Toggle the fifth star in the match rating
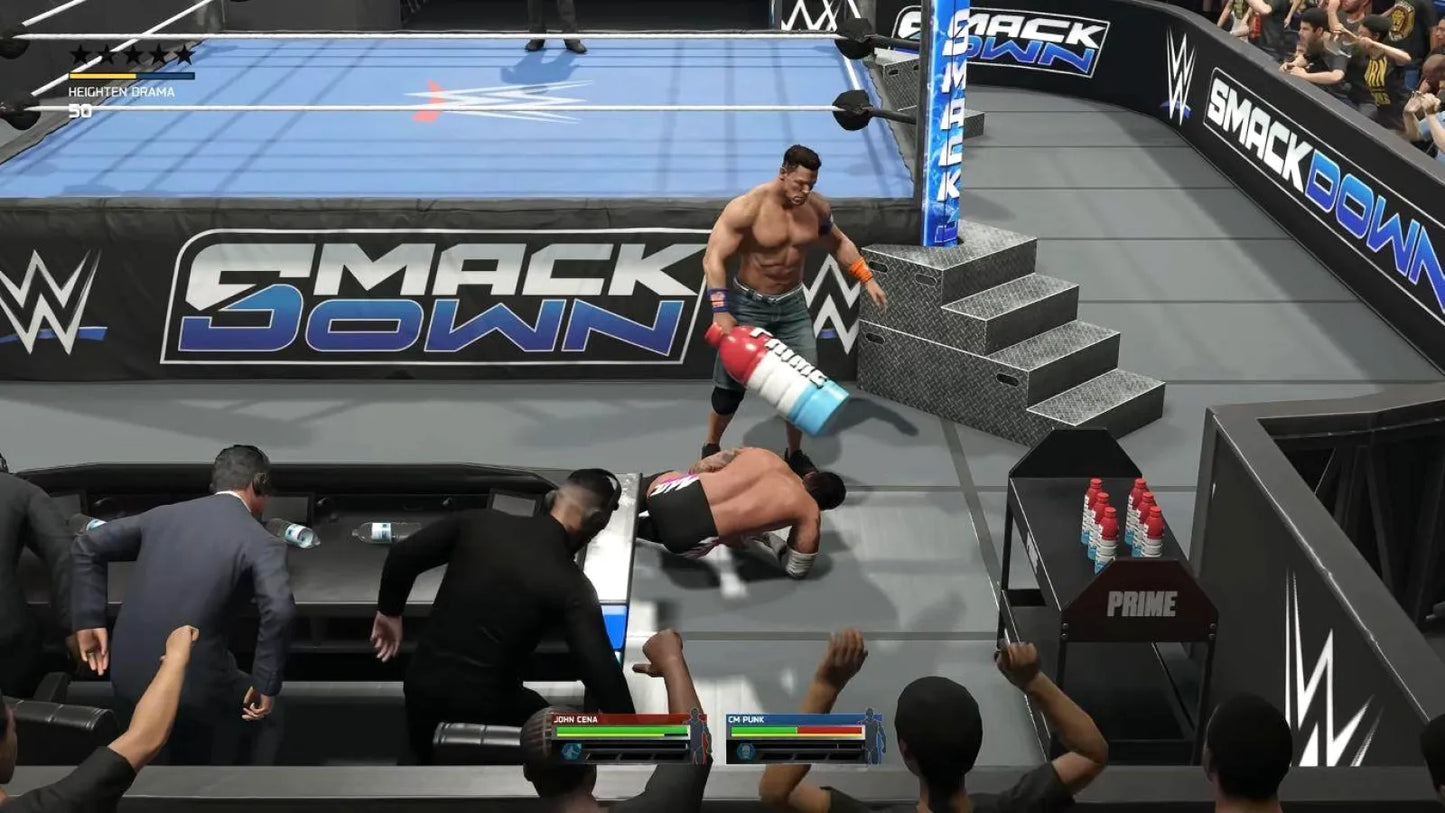 [x=183, y=53]
